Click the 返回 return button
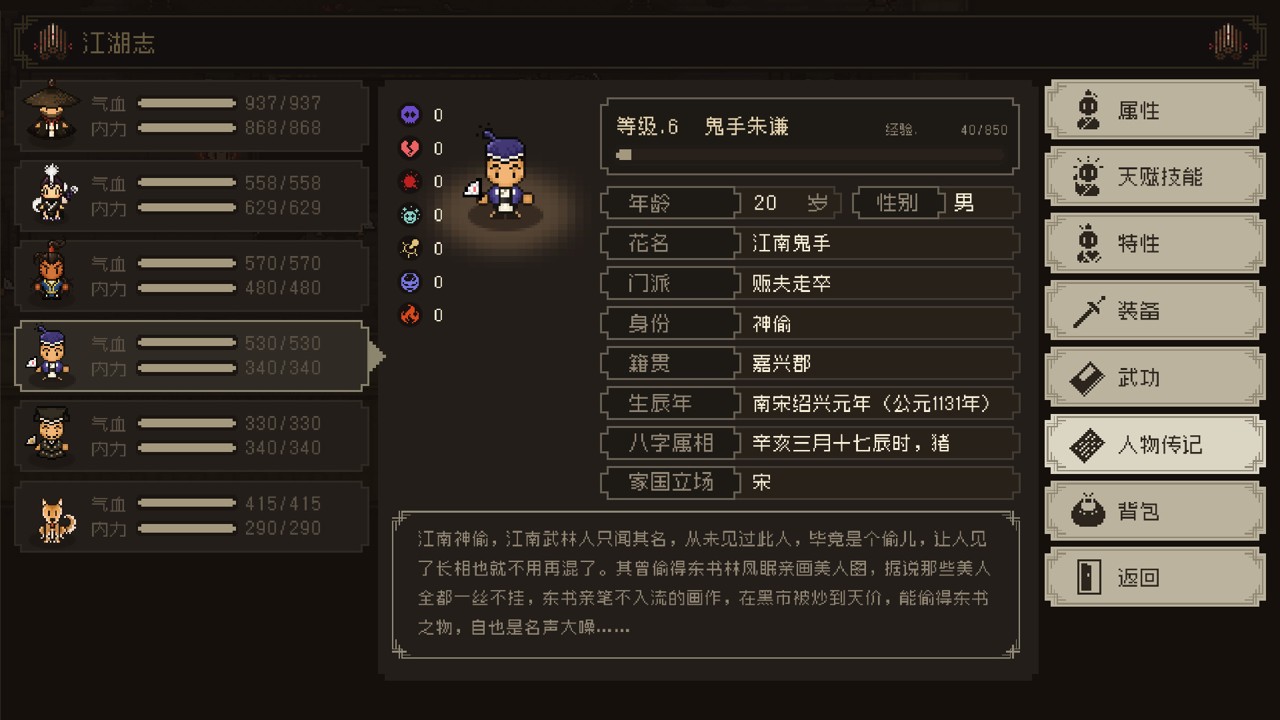 1154,578
